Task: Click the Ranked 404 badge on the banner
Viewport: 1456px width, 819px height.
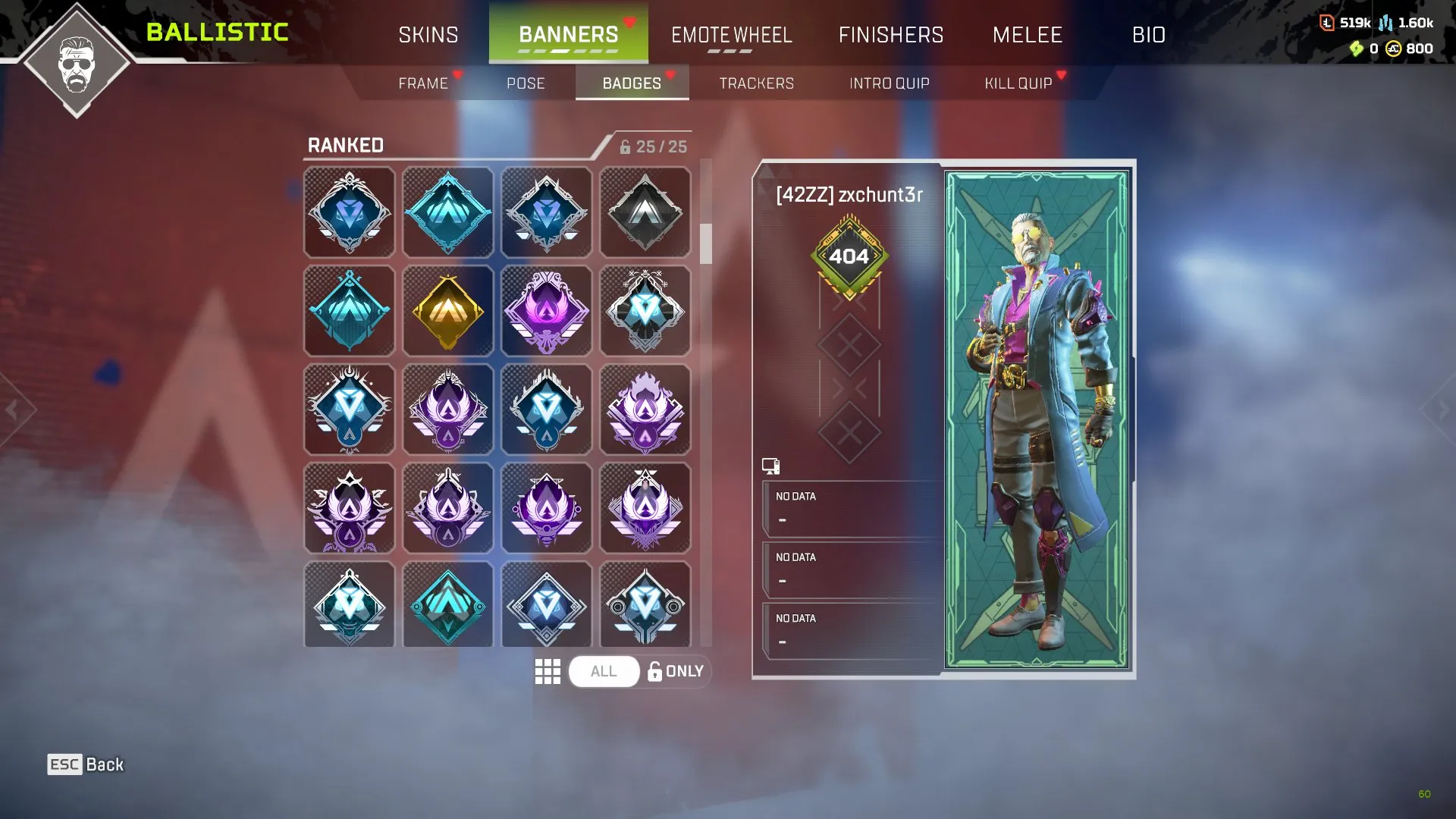Action: click(x=849, y=256)
